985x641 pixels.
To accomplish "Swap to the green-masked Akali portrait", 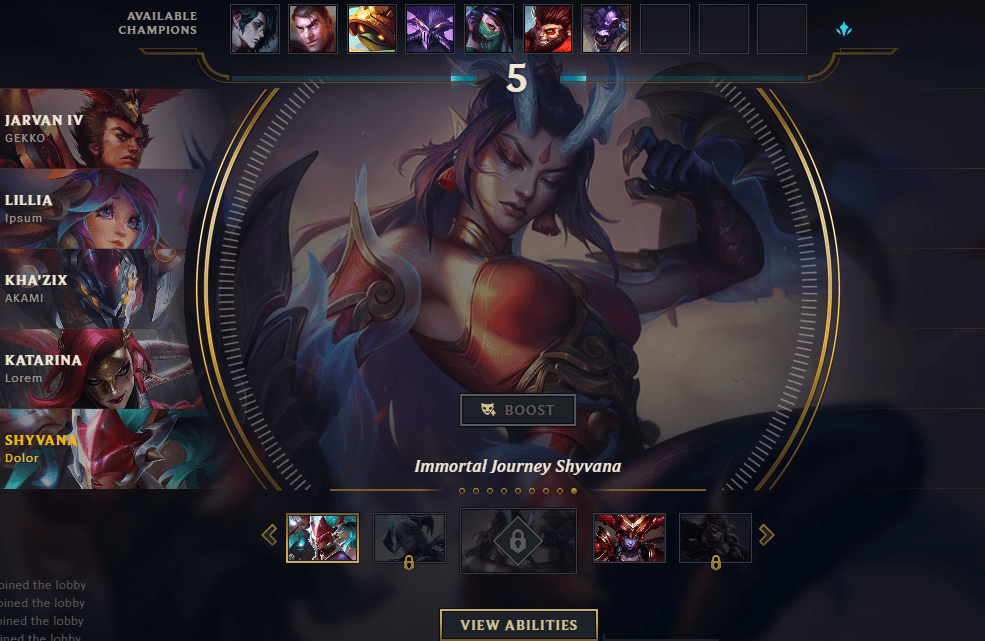I will pos(489,29).
